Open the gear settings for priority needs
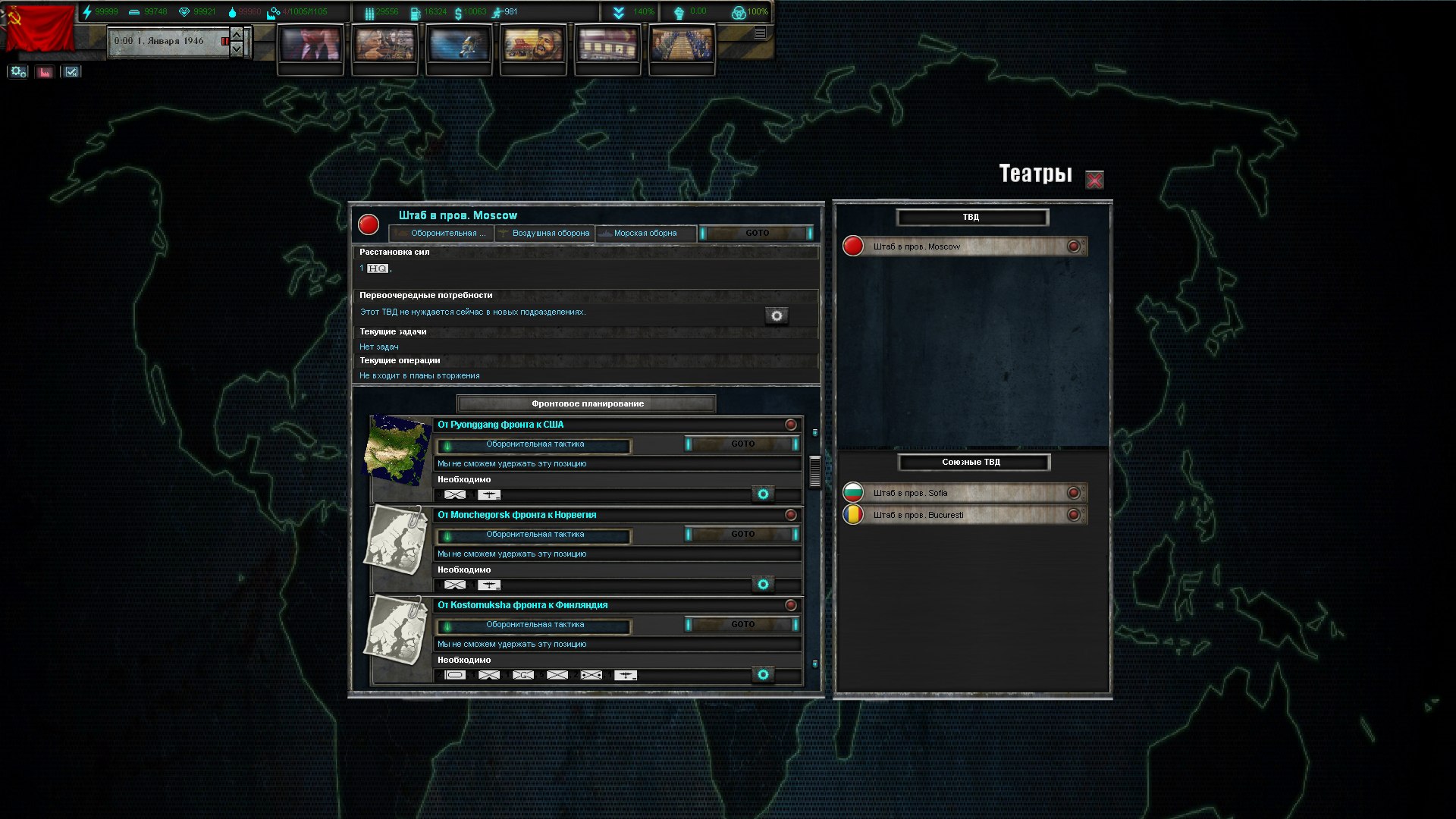This screenshot has width=1456, height=819. coord(776,316)
